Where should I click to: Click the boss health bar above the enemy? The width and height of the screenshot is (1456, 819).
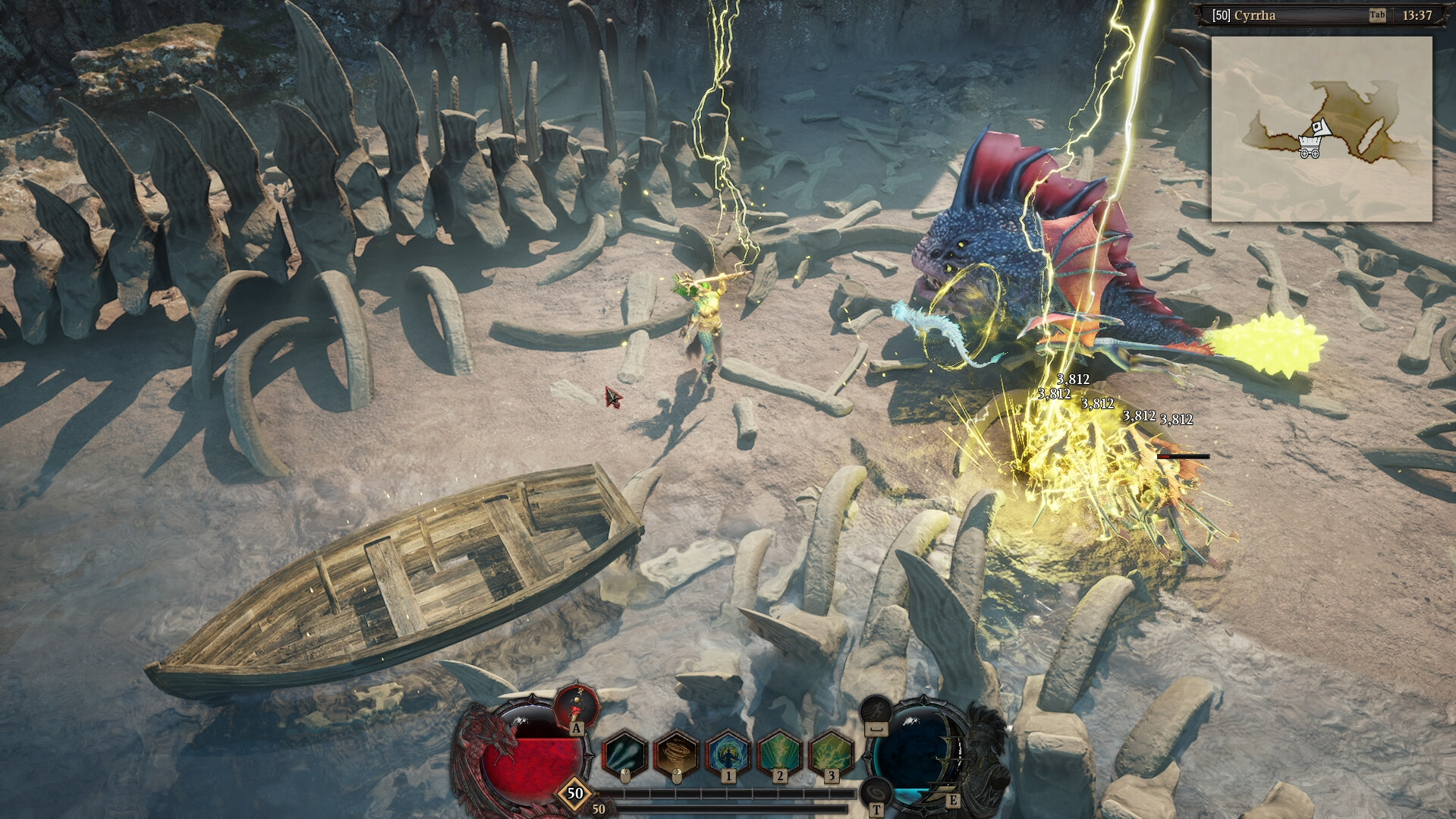pos(1184,457)
